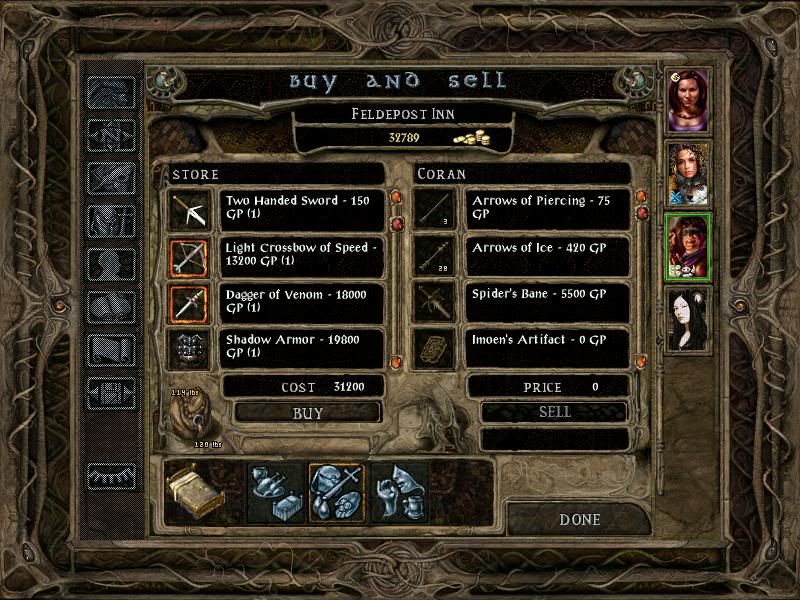The width and height of the screenshot is (800, 600).
Task: Click the green-bordered face-paint character portrait
Action: pos(689,246)
